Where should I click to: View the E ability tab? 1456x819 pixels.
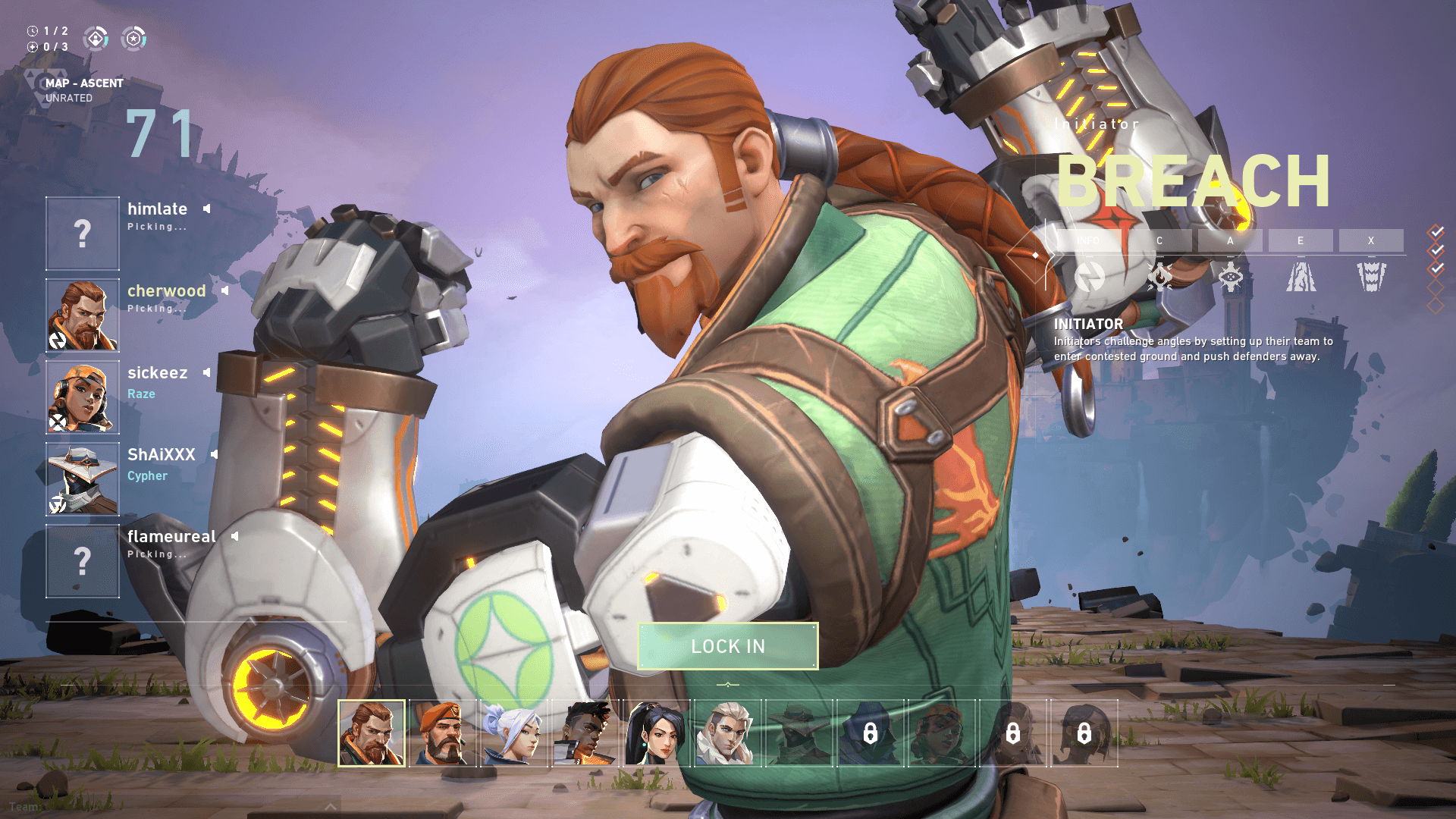1301,240
